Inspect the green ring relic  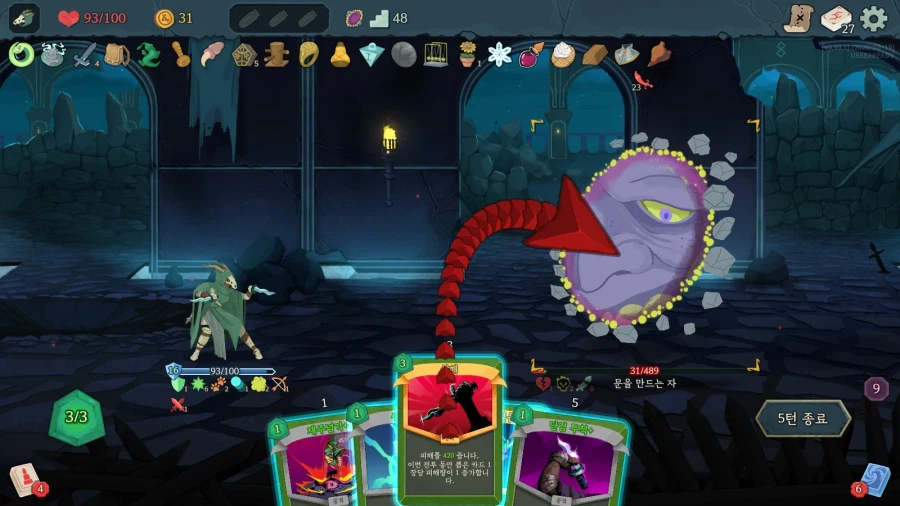point(21,54)
